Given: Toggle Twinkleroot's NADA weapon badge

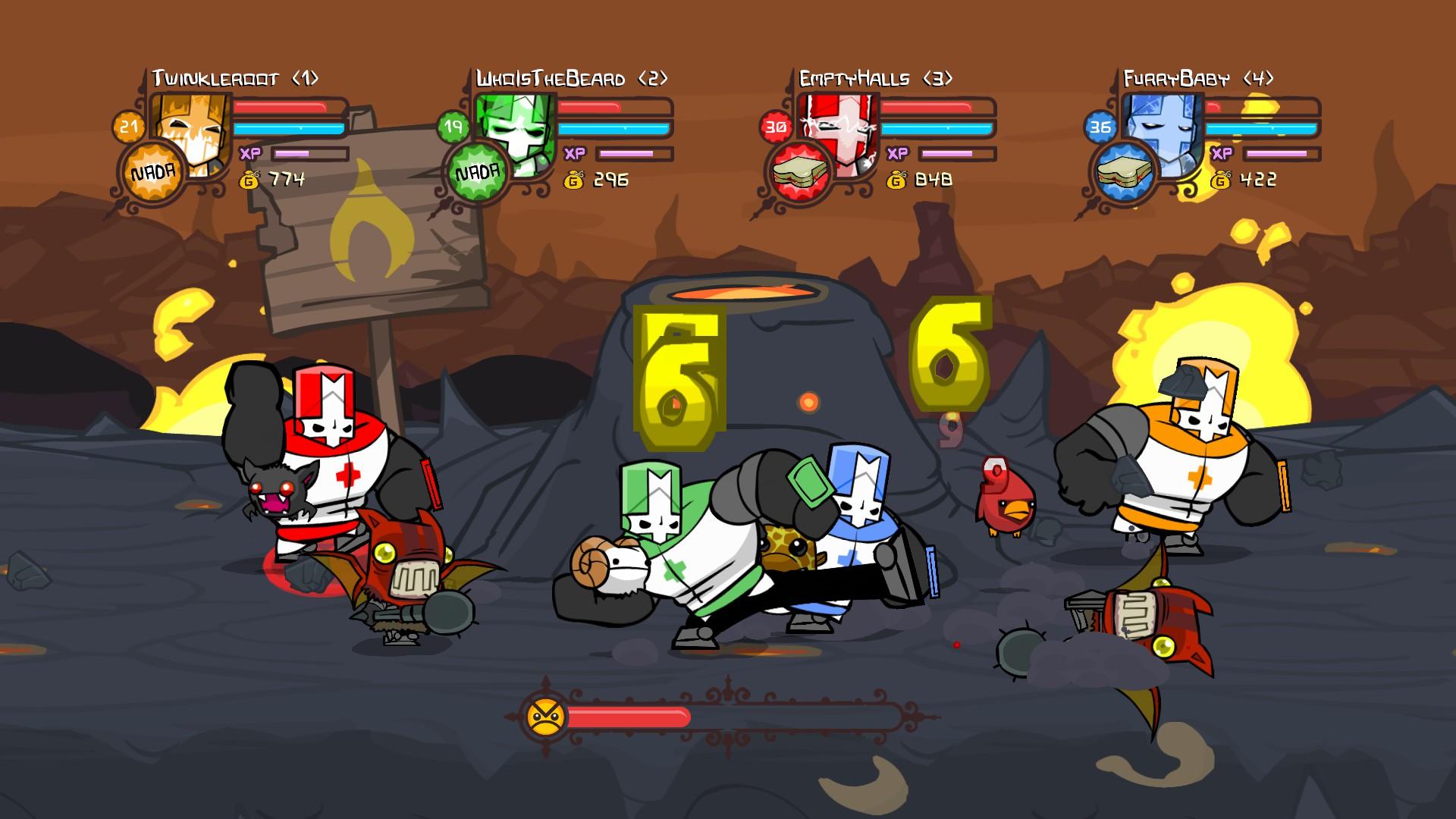Looking at the screenshot, I should 155,171.
